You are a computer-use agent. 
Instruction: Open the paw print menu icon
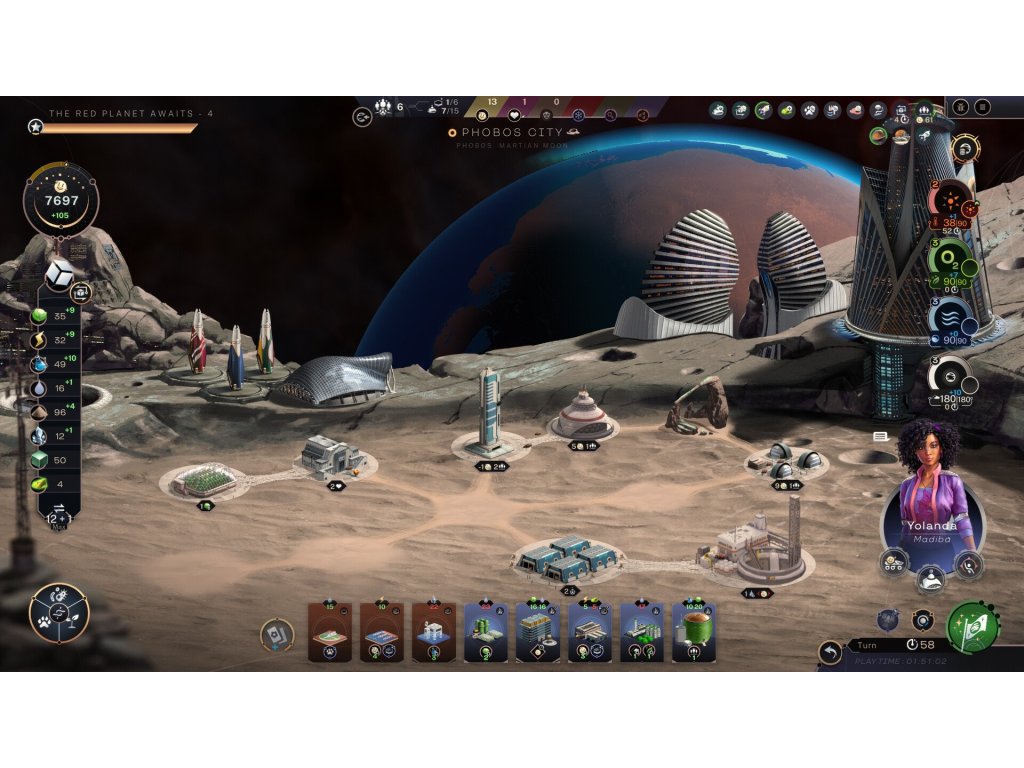pyautogui.click(x=809, y=110)
